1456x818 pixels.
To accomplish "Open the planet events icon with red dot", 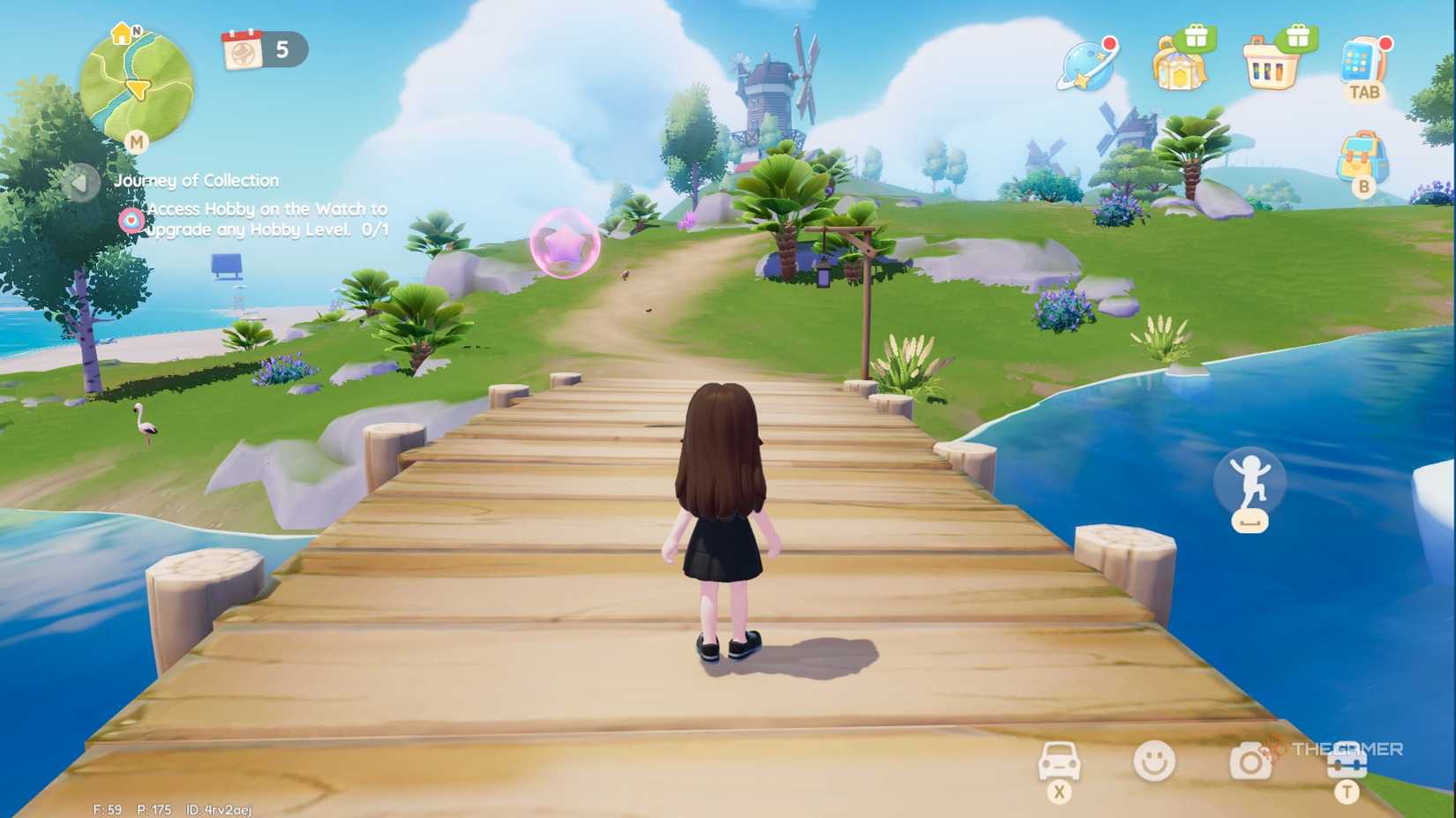I will [x=1088, y=64].
